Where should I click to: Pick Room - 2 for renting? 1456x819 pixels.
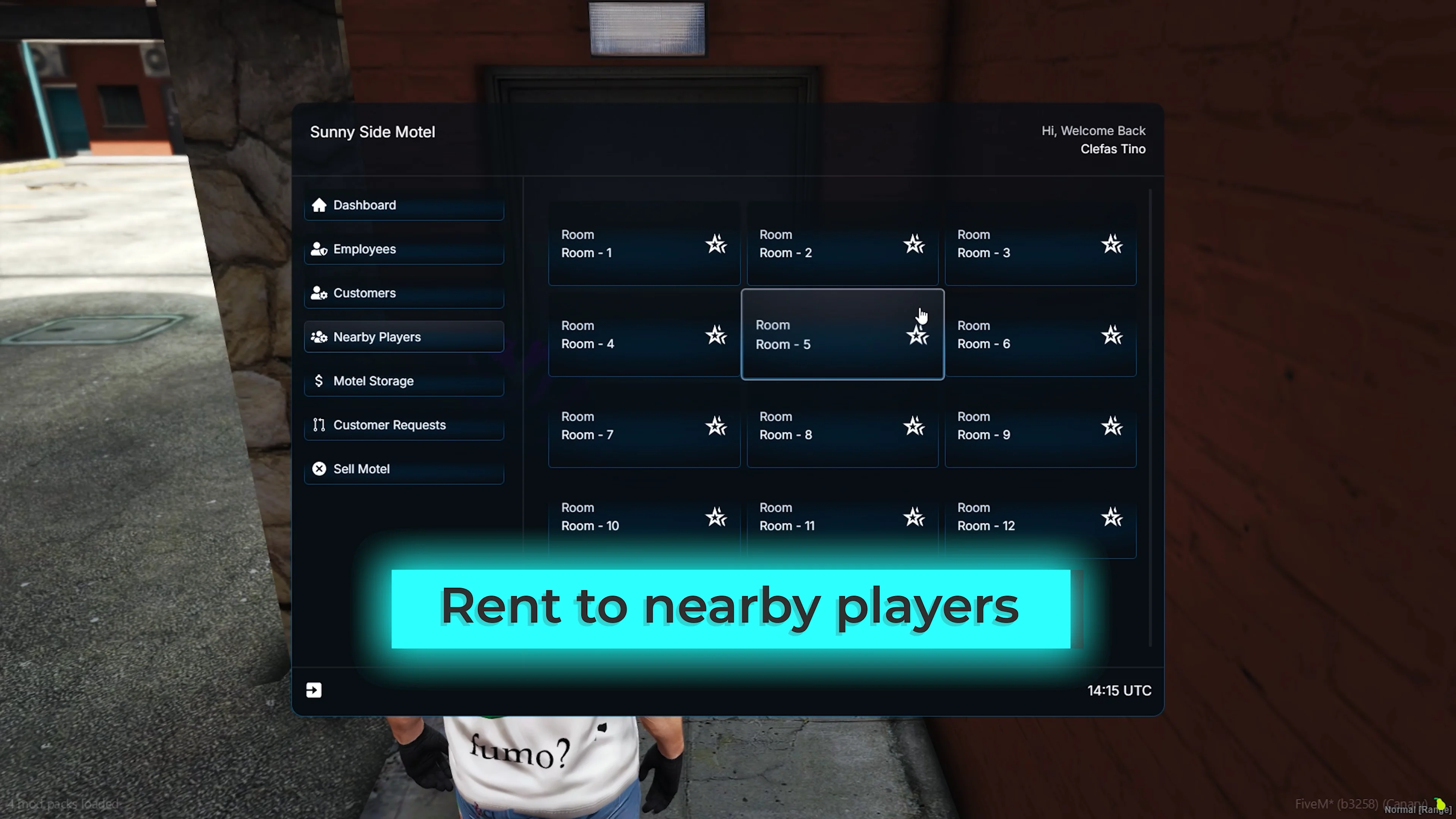tap(842, 244)
